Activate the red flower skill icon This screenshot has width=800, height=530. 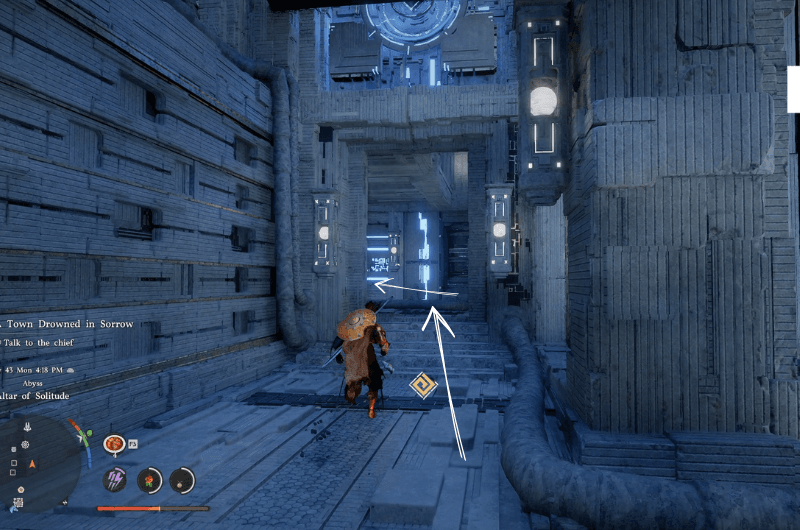[150, 479]
